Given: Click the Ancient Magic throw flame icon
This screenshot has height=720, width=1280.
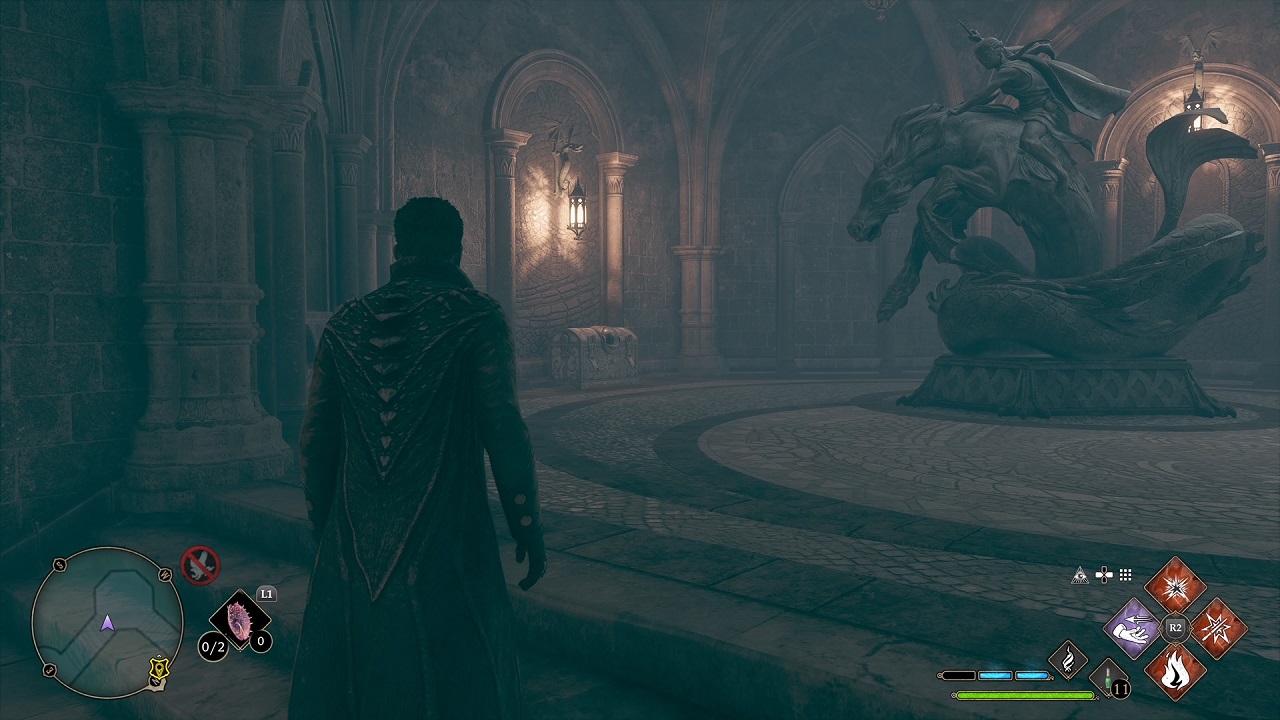Looking at the screenshot, I should (x=1067, y=661).
